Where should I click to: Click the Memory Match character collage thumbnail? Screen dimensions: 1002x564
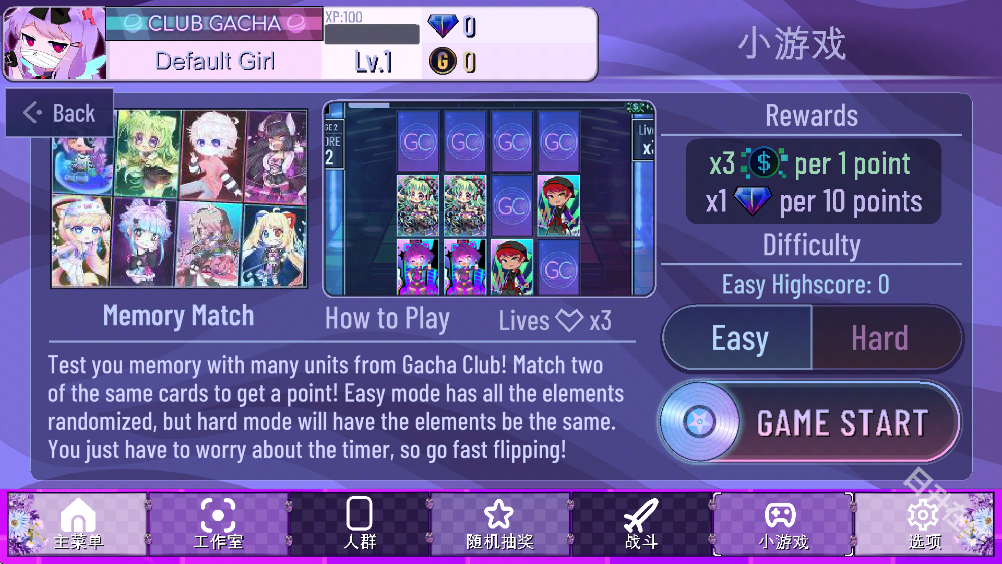click(180, 199)
